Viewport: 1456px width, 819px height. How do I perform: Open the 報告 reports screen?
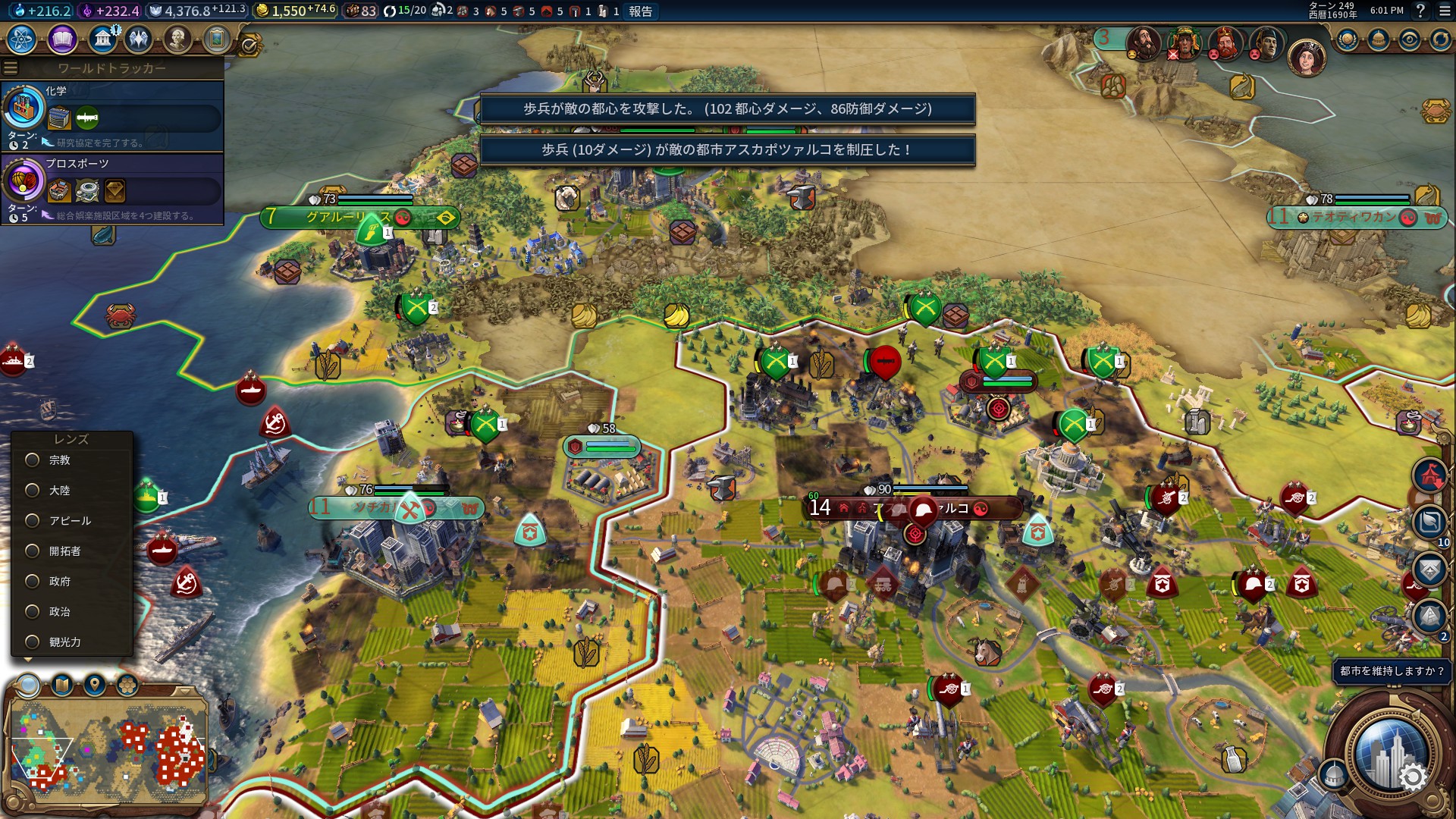(x=640, y=11)
